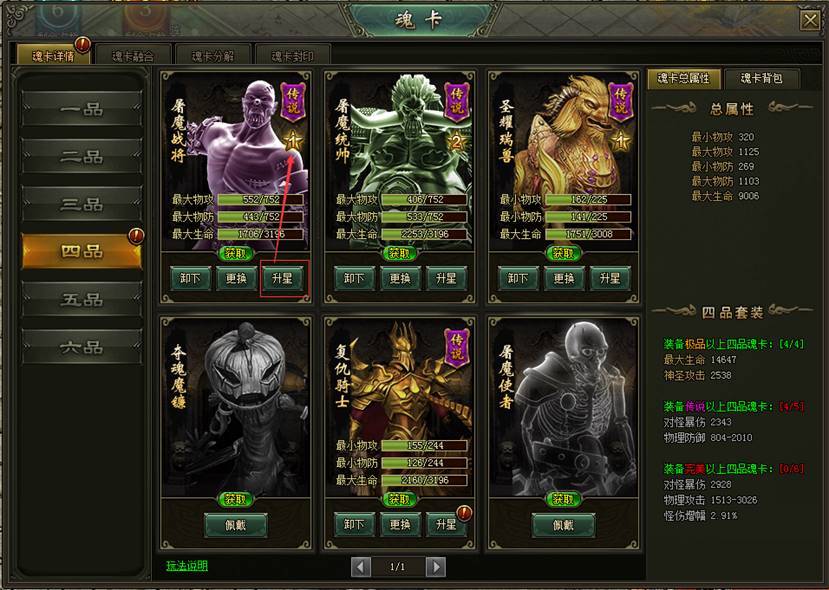
Task: Open the 玩法说明 gameplay guide link
Action: pyautogui.click(x=187, y=566)
